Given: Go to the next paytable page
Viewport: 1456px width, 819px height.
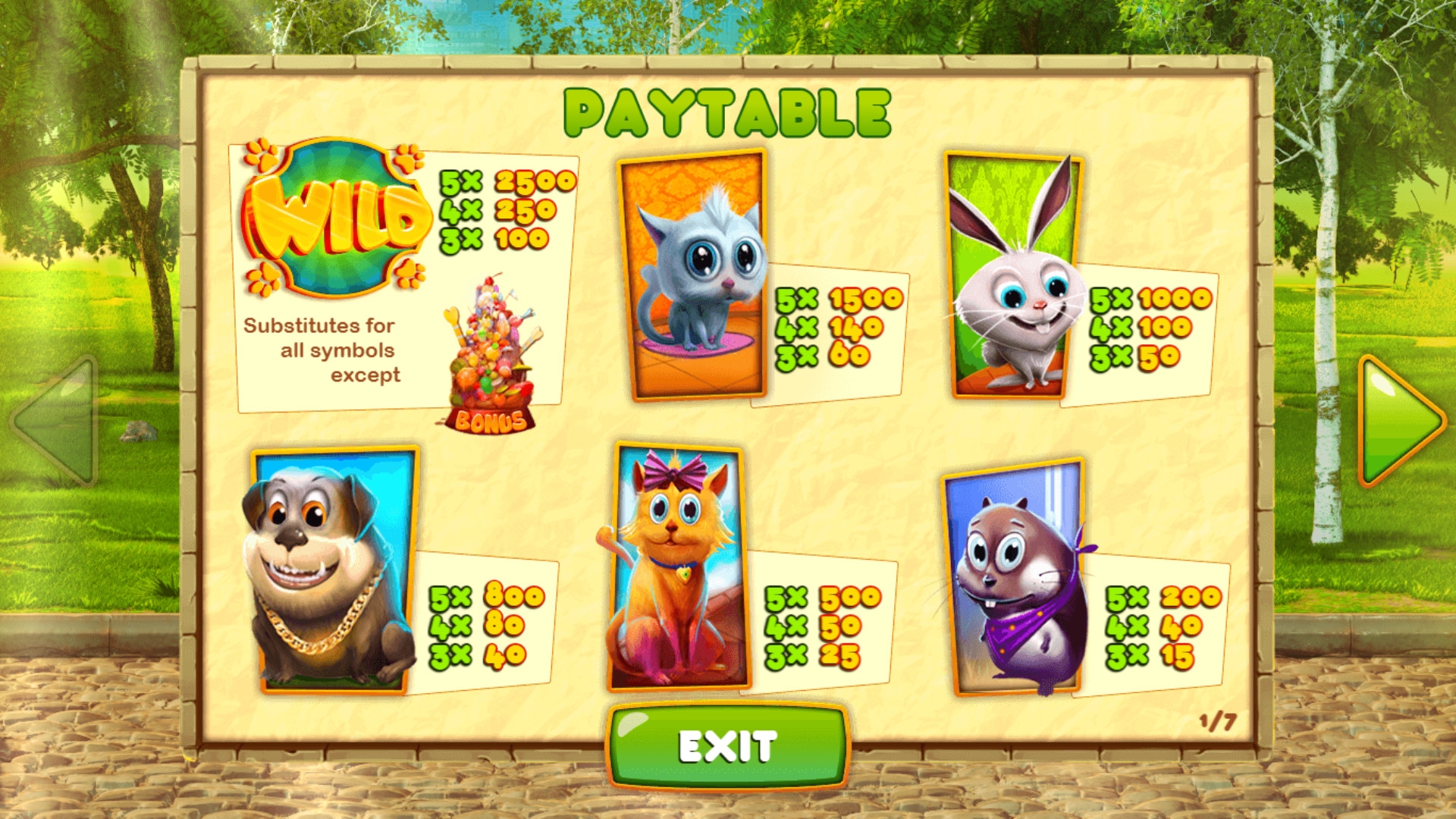Looking at the screenshot, I should (1398, 421).
